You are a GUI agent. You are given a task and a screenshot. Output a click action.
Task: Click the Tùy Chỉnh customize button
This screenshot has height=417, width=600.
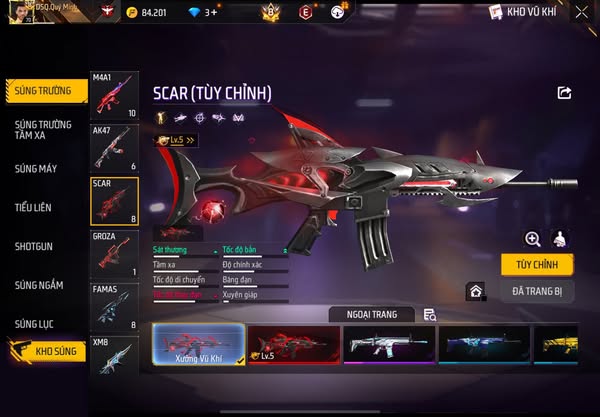click(538, 263)
